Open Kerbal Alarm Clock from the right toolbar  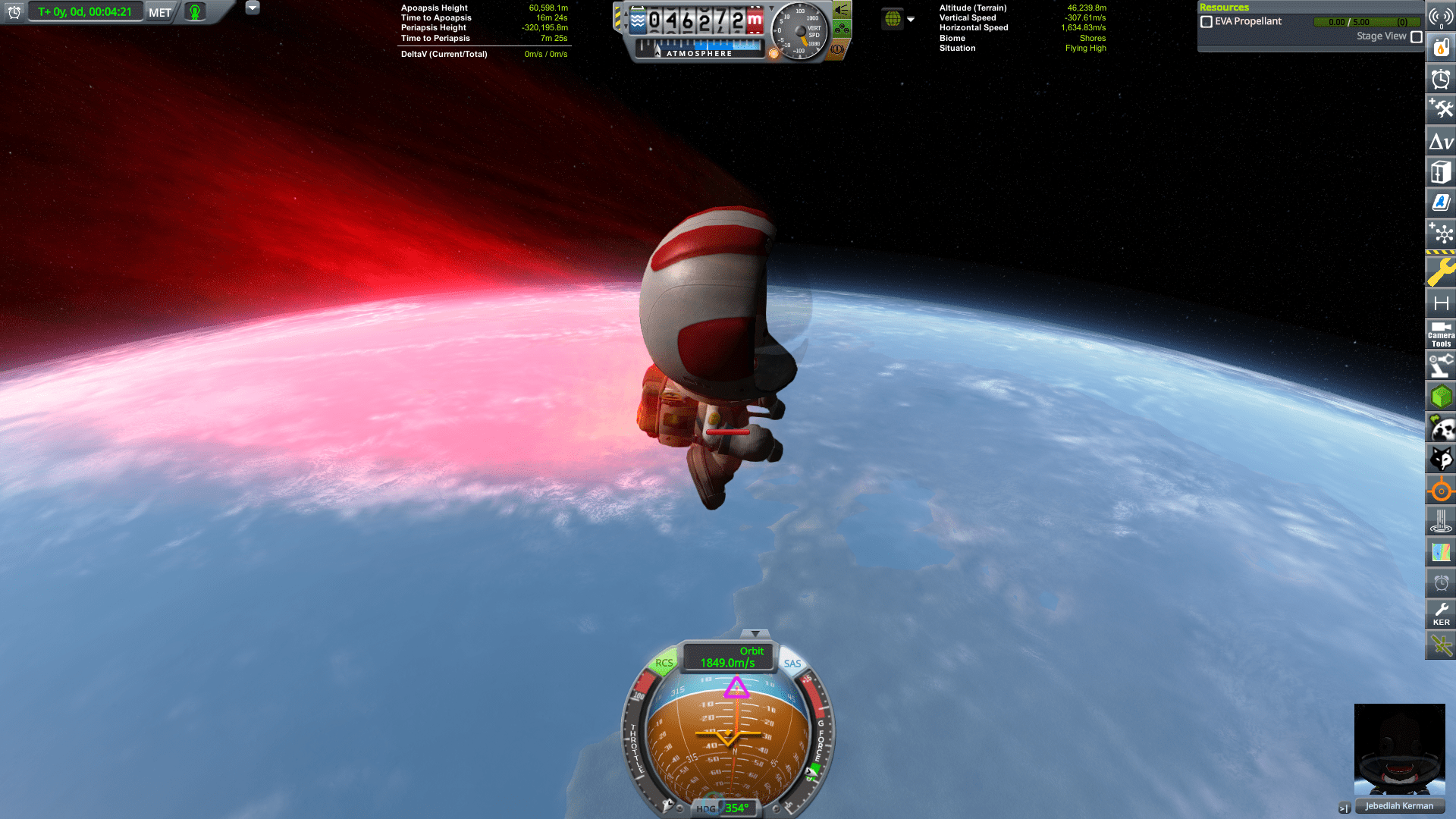click(x=1440, y=584)
